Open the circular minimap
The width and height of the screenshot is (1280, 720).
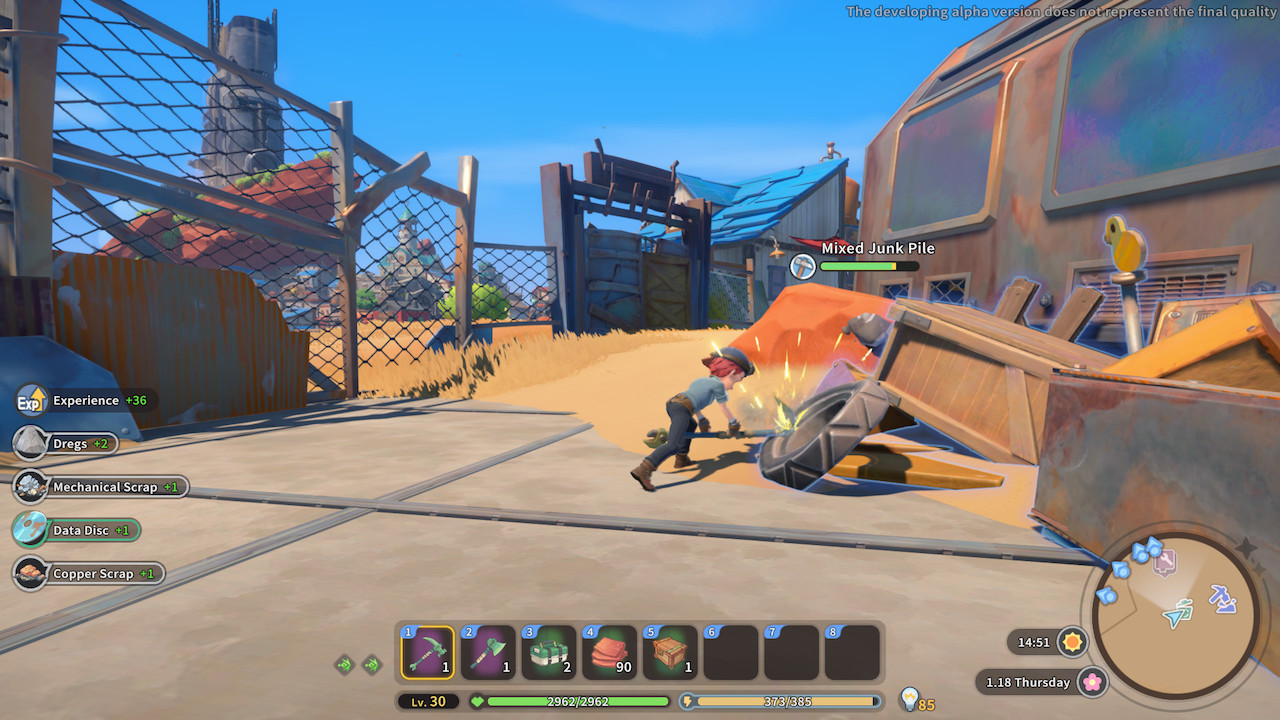click(1174, 615)
